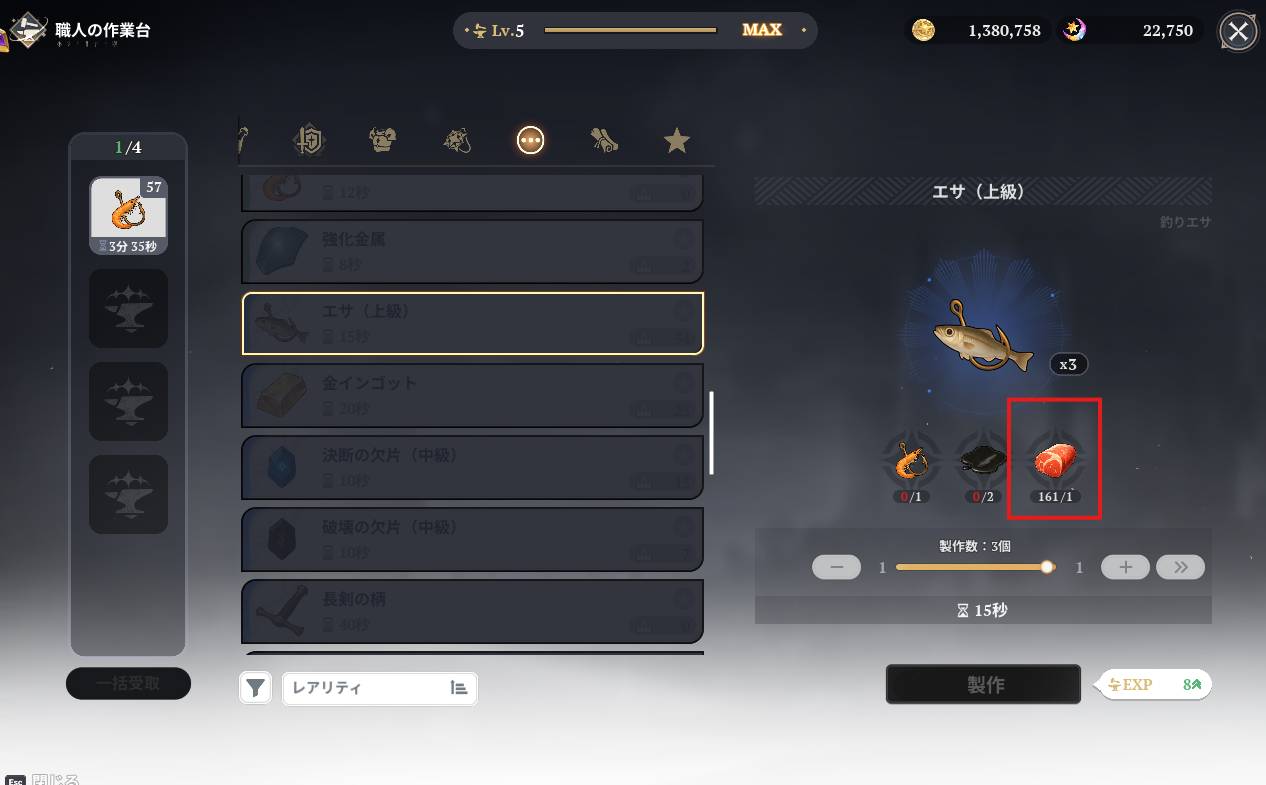The height and width of the screenshot is (785, 1266).
Task: Click the 一括受取 collect-all button
Action: click(x=128, y=684)
